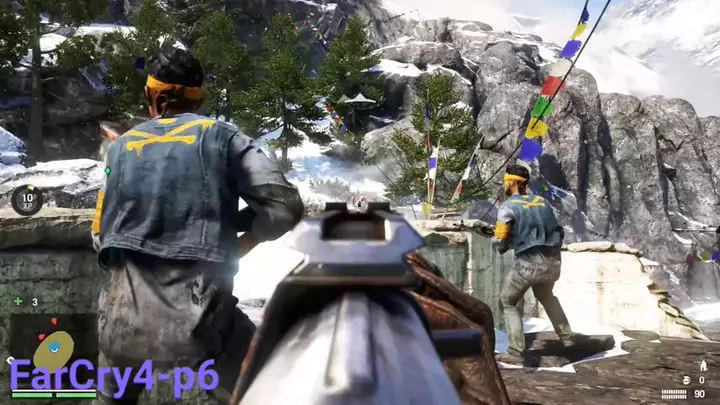The height and width of the screenshot is (405, 720).
Task: Select the grenade icon
Action: pos(684,380)
